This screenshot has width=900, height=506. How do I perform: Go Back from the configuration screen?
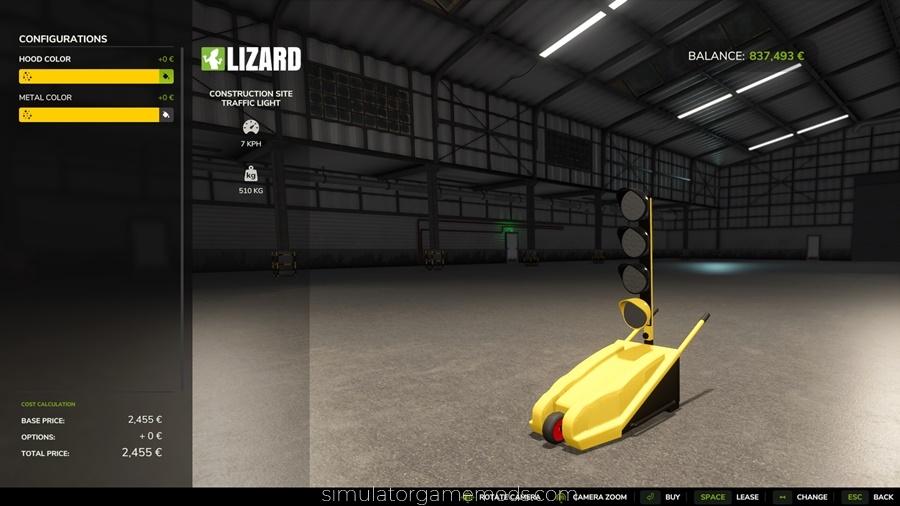tap(870, 497)
